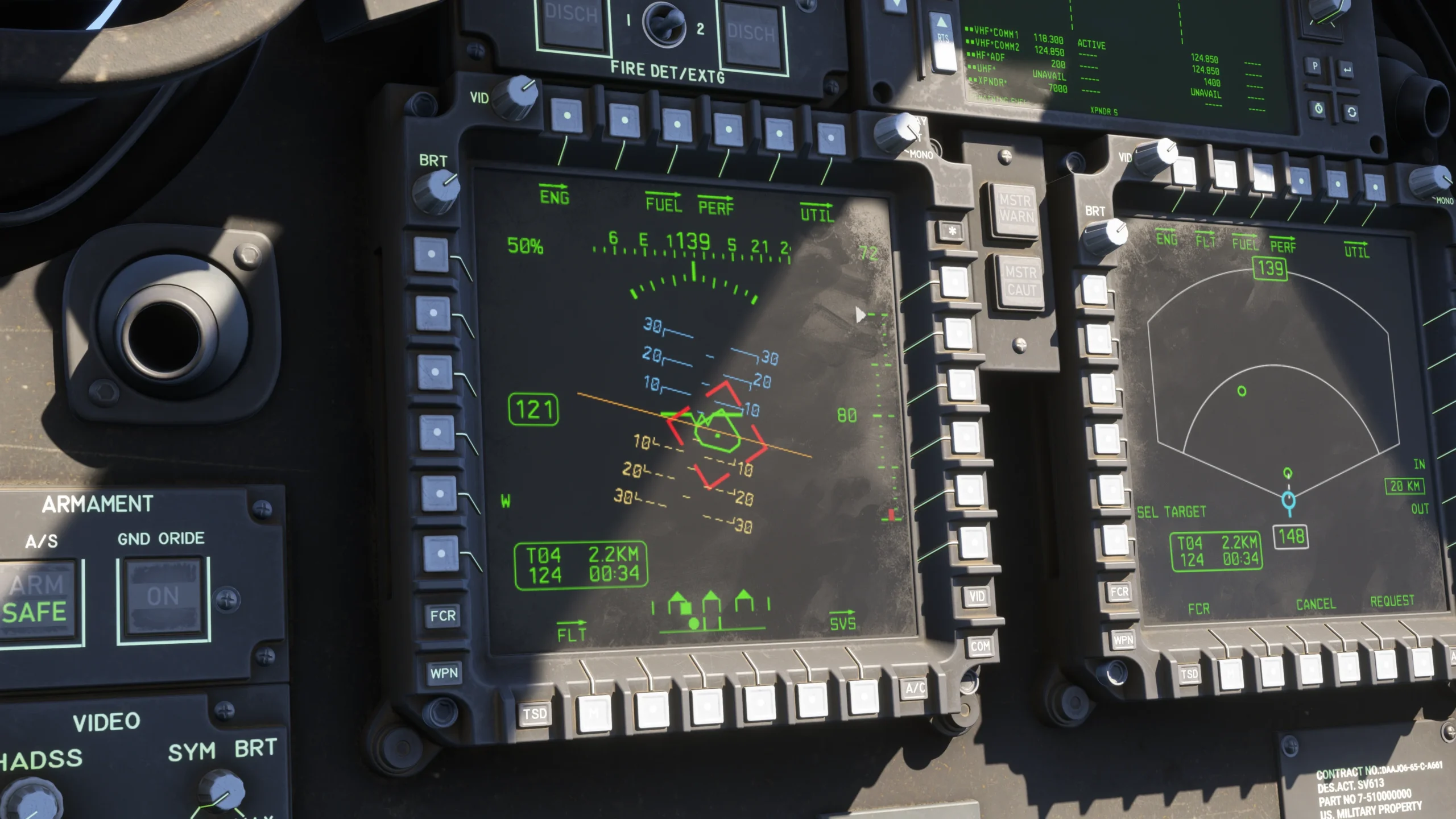Screen dimensions: 1456x819
Task: Open the A/C page button
Action: tap(915, 688)
